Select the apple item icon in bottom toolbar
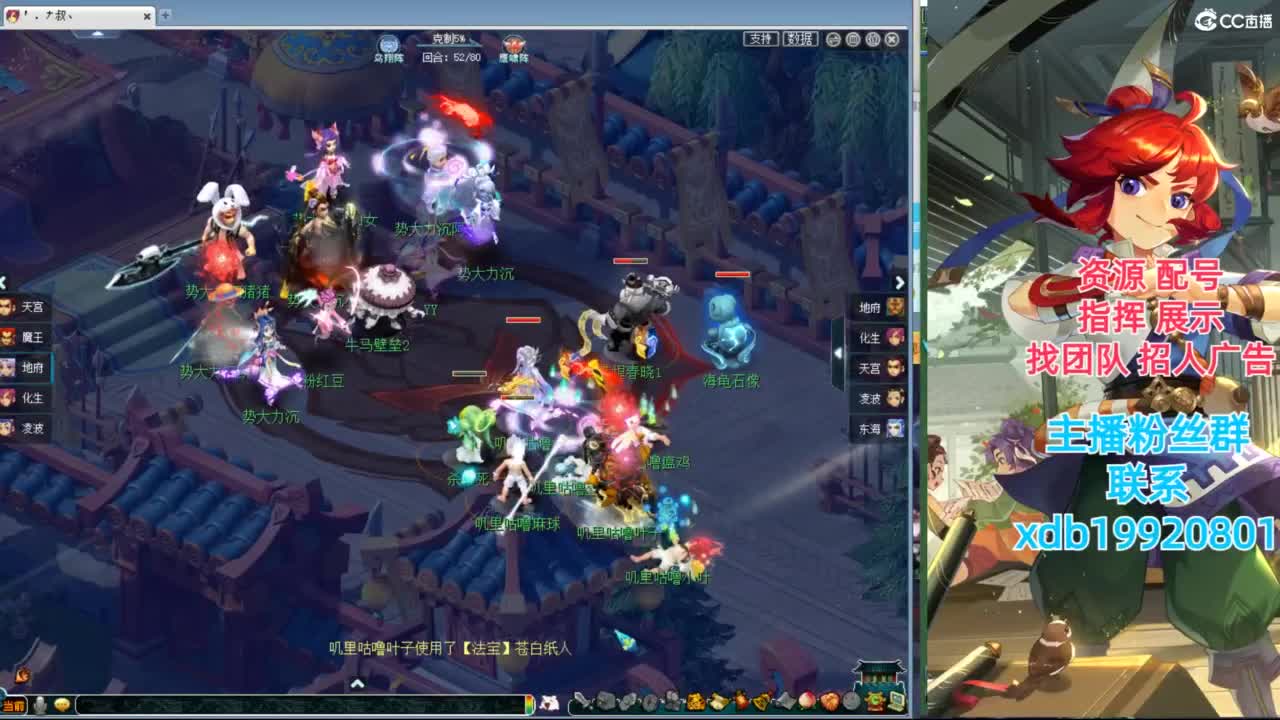1280x720 pixels. 808,702
